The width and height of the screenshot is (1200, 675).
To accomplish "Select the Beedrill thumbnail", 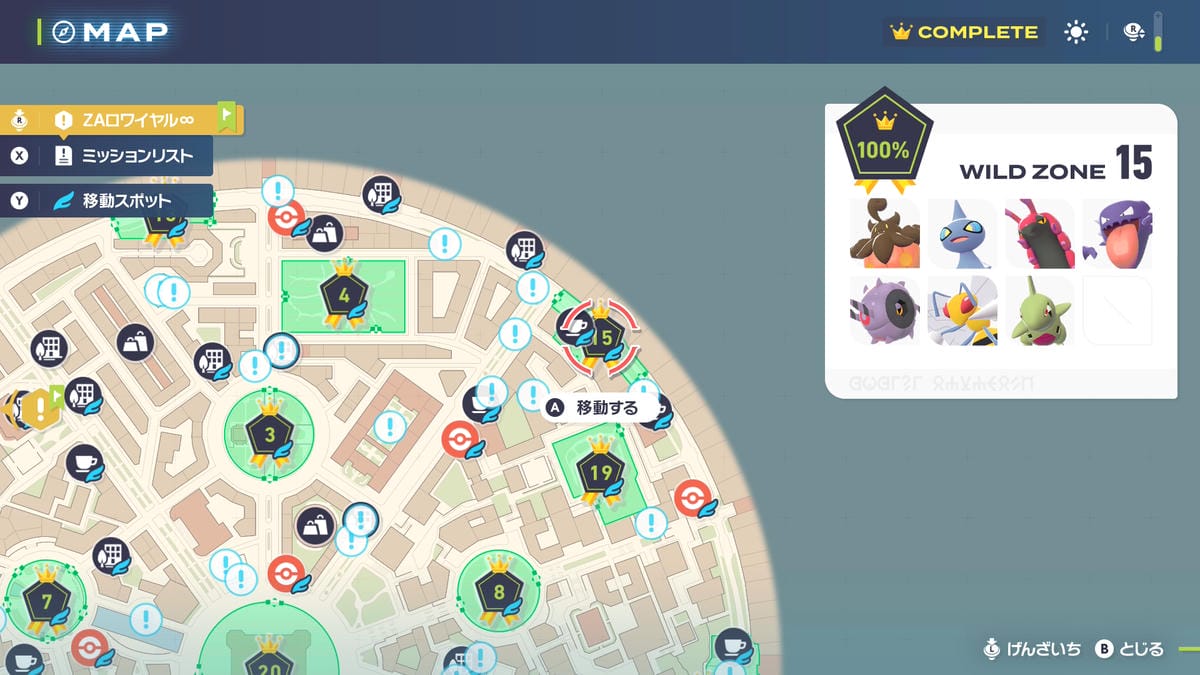I will click(x=961, y=310).
